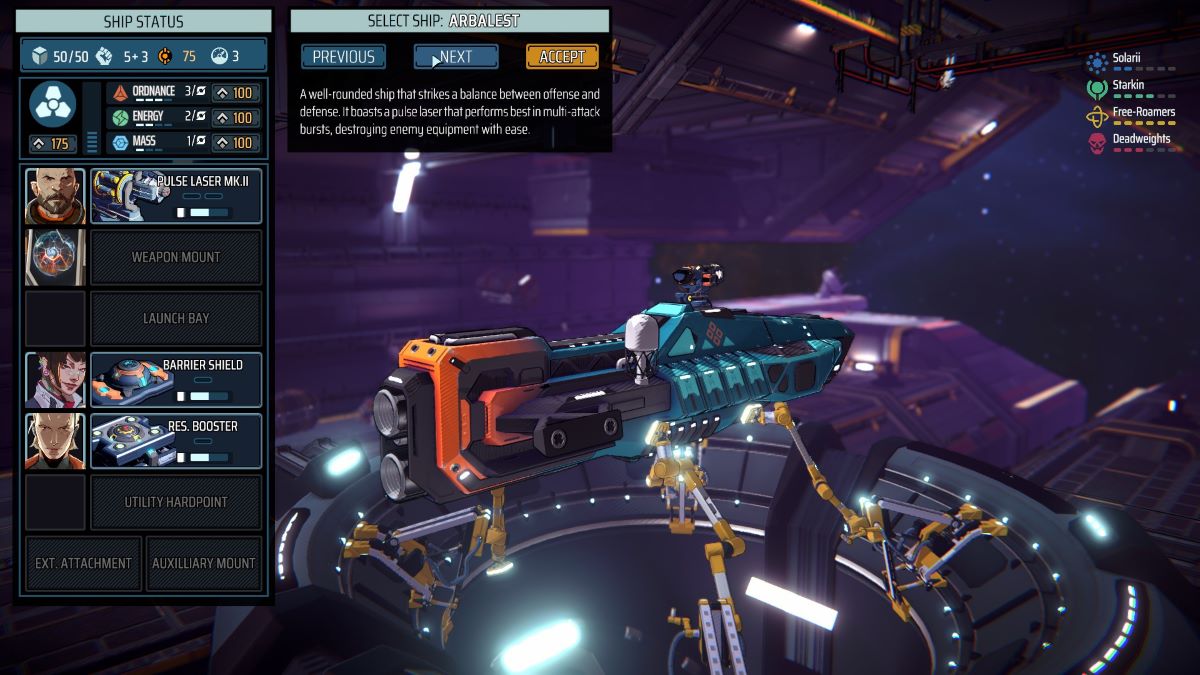Select the Auxiliary Mount slot

click(204, 563)
